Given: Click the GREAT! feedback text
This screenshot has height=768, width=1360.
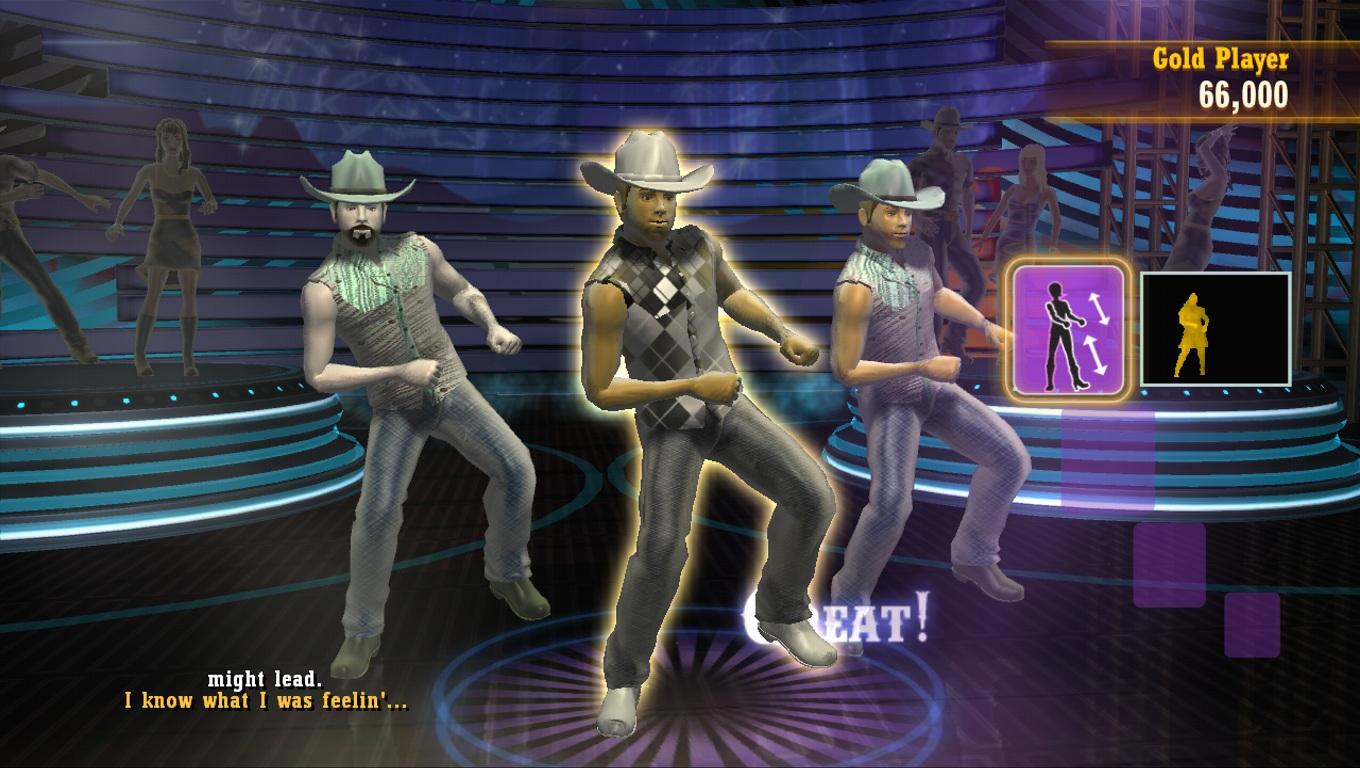Looking at the screenshot, I should 835,620.
